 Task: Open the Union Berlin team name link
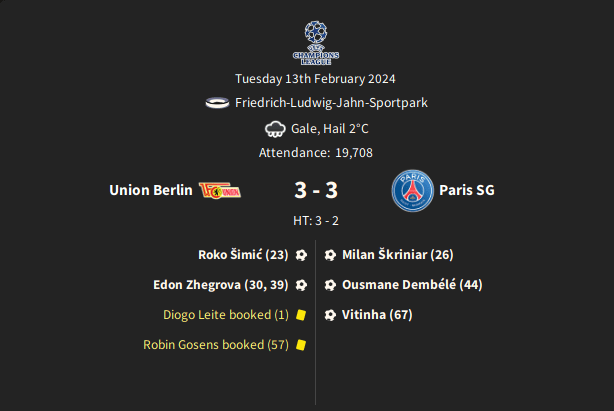click(150, 190)
